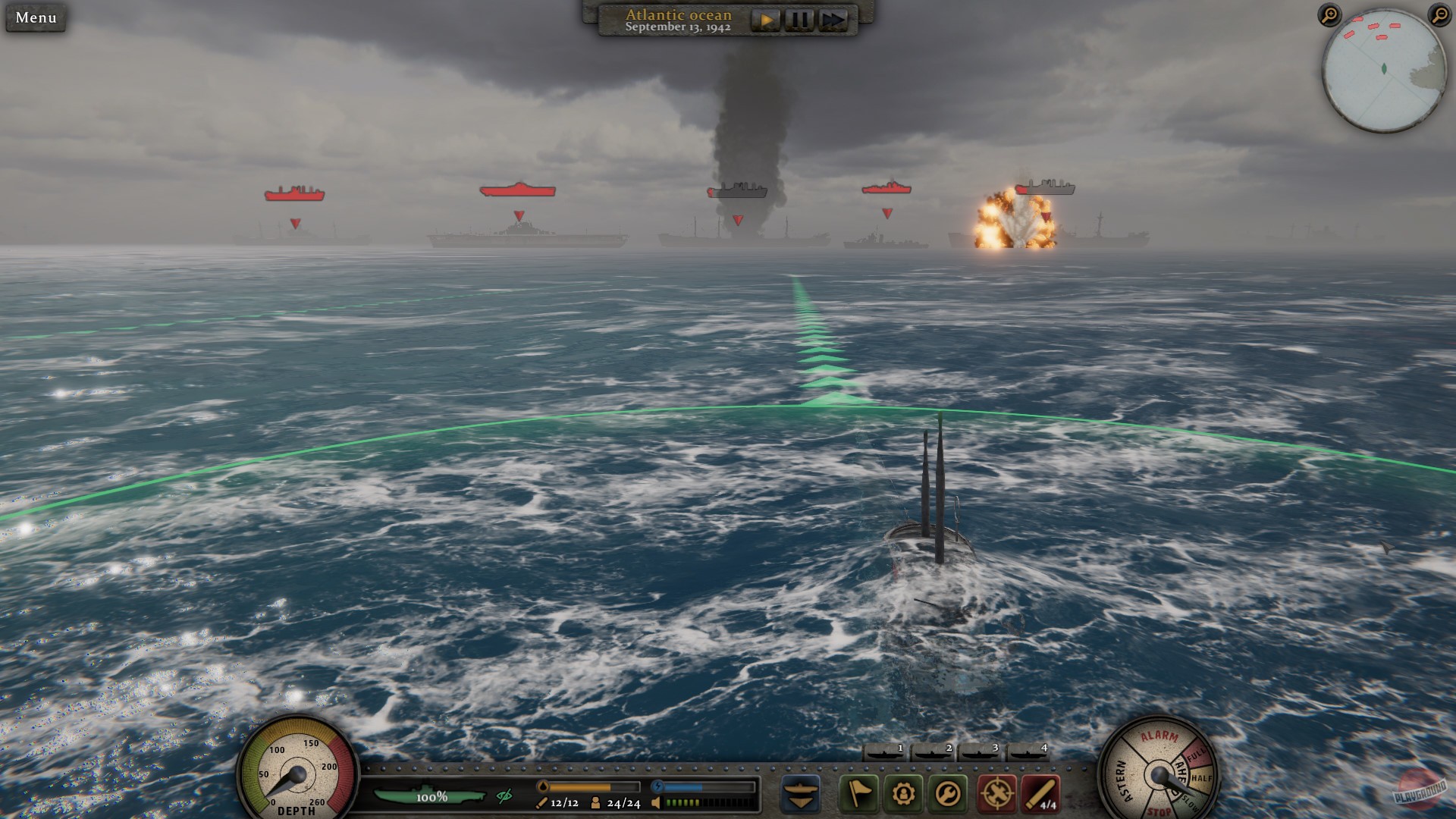Open the repair panel wrench icon
The width and height of the screenshot is (1456, 819).
(x=947, y=794)
